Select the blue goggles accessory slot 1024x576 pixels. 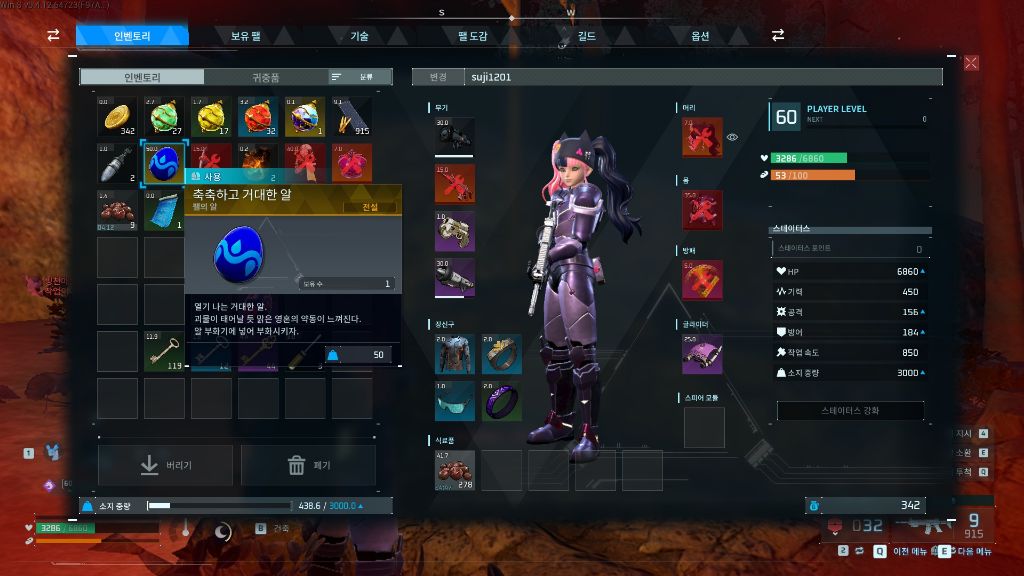pos(454,401)
